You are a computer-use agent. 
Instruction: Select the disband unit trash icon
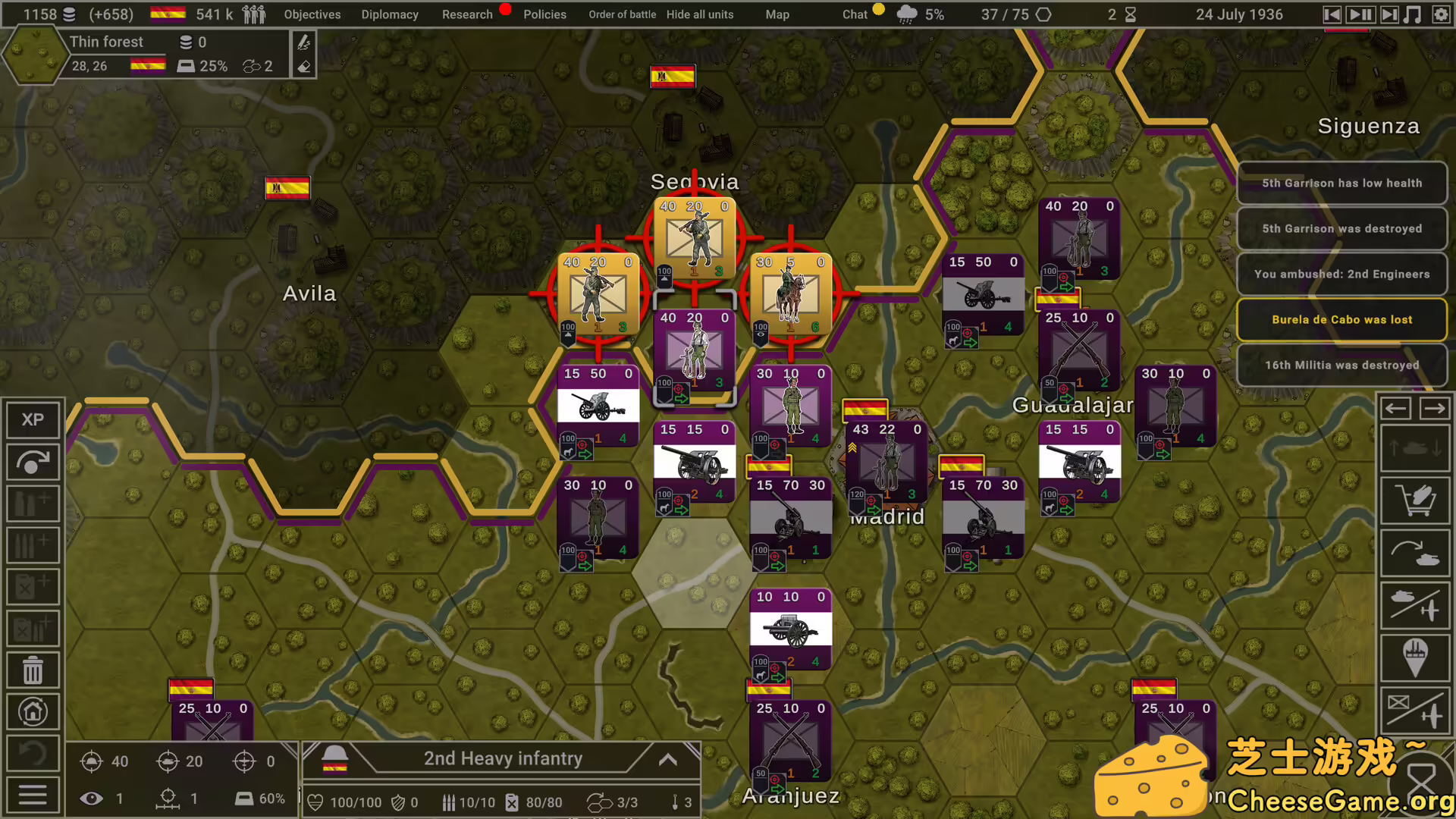(33, 670)
